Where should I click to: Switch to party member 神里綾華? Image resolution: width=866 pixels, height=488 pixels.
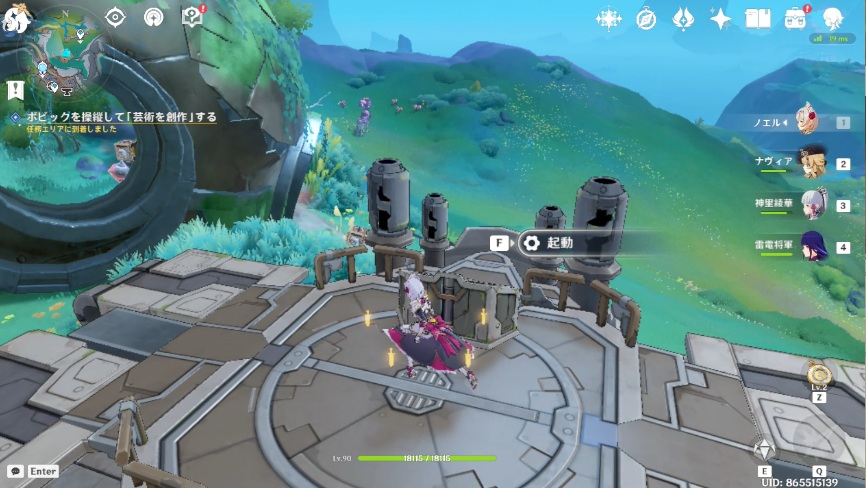810,205
